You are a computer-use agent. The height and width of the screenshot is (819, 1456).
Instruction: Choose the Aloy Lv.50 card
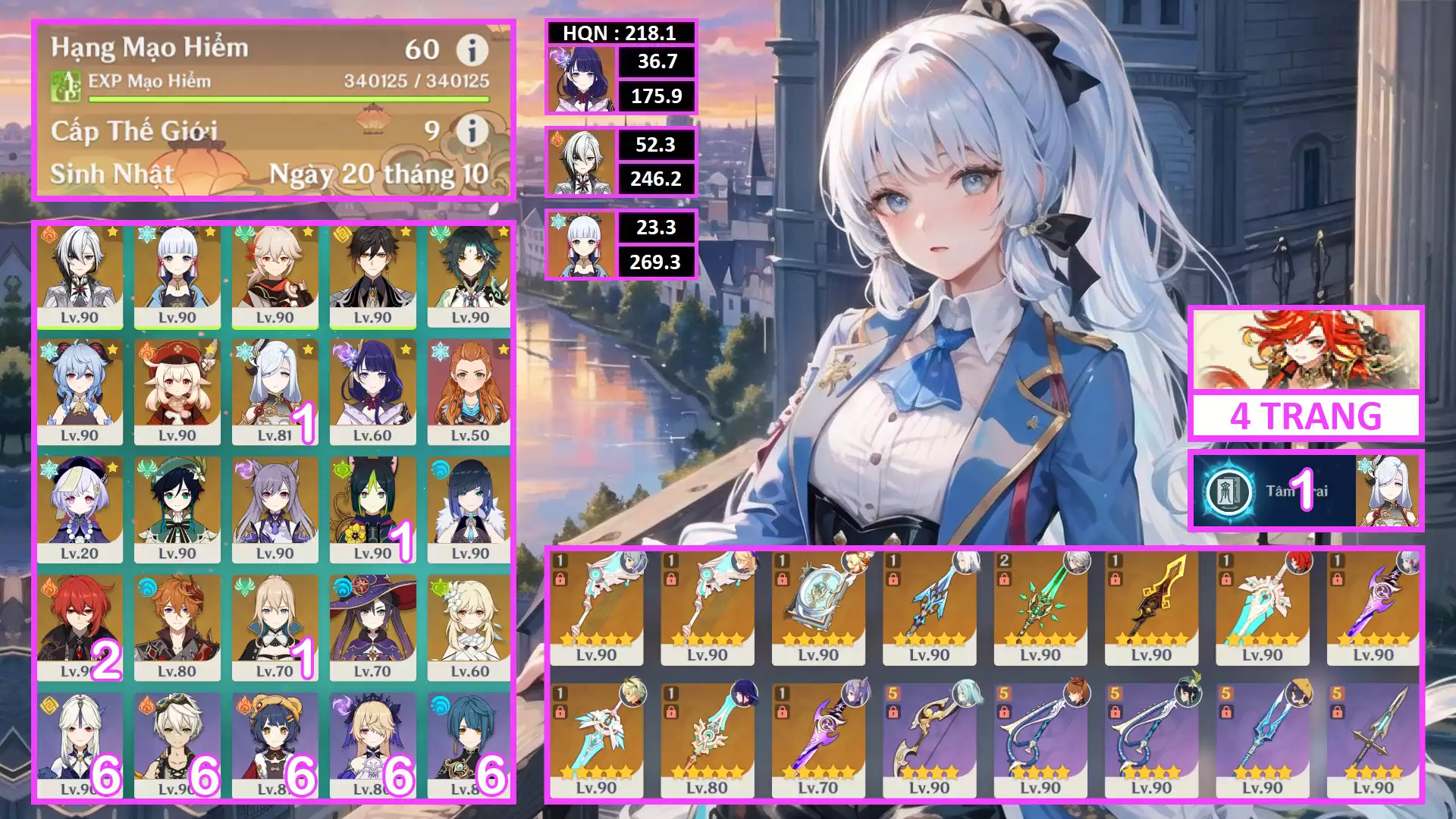pos(470,392)
